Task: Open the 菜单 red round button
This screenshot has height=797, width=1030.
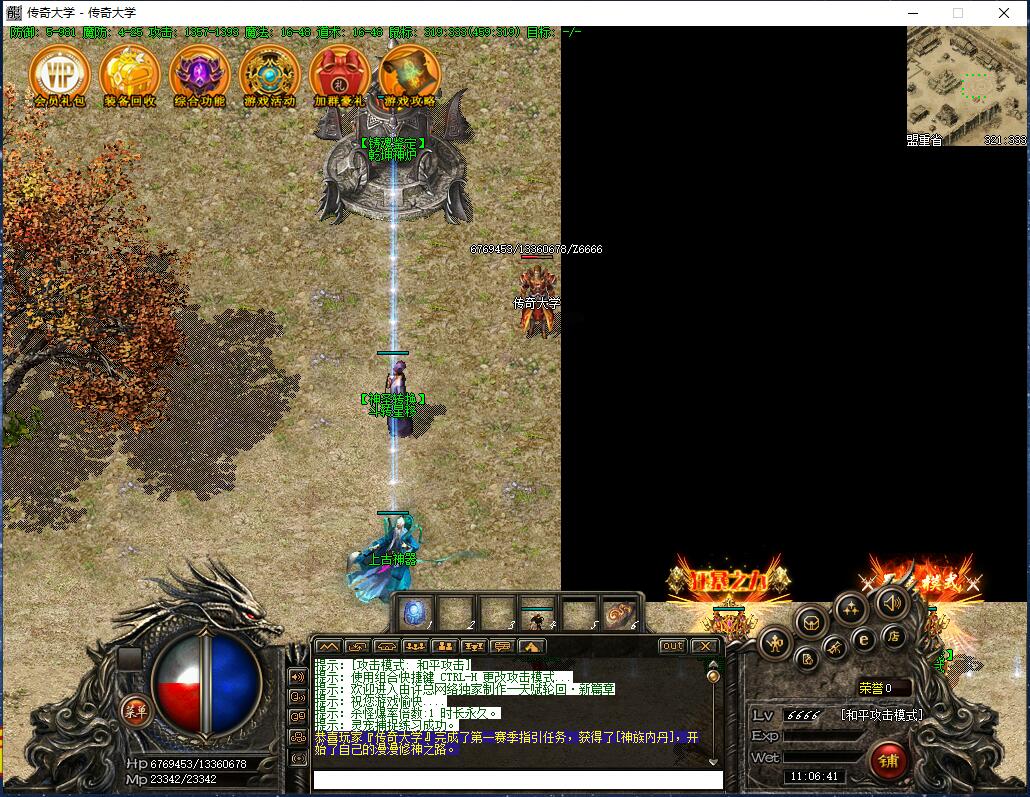Action: (x=135, y=711)
